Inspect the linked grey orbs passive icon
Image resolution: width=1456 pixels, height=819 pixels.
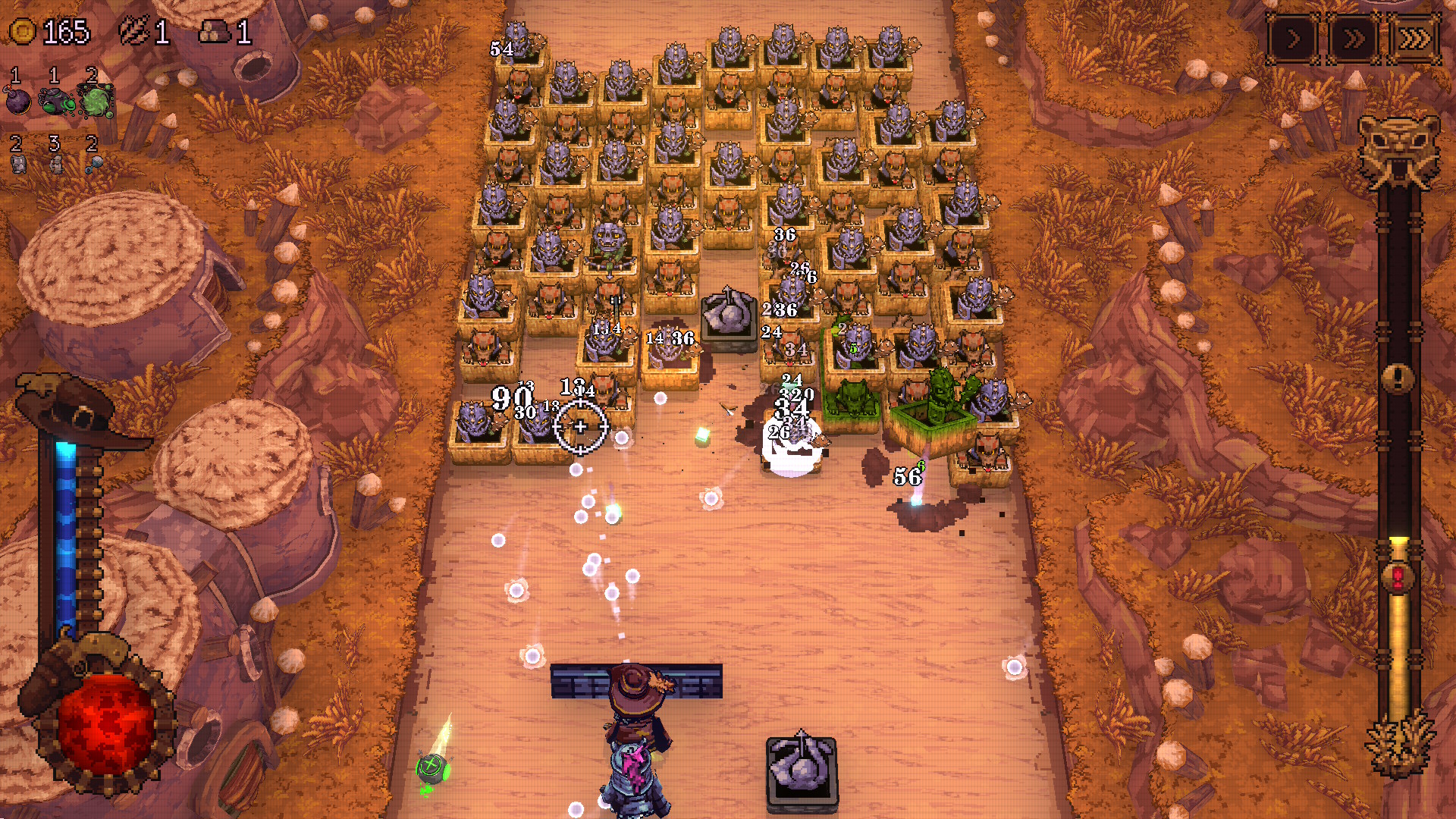(94, 164)
